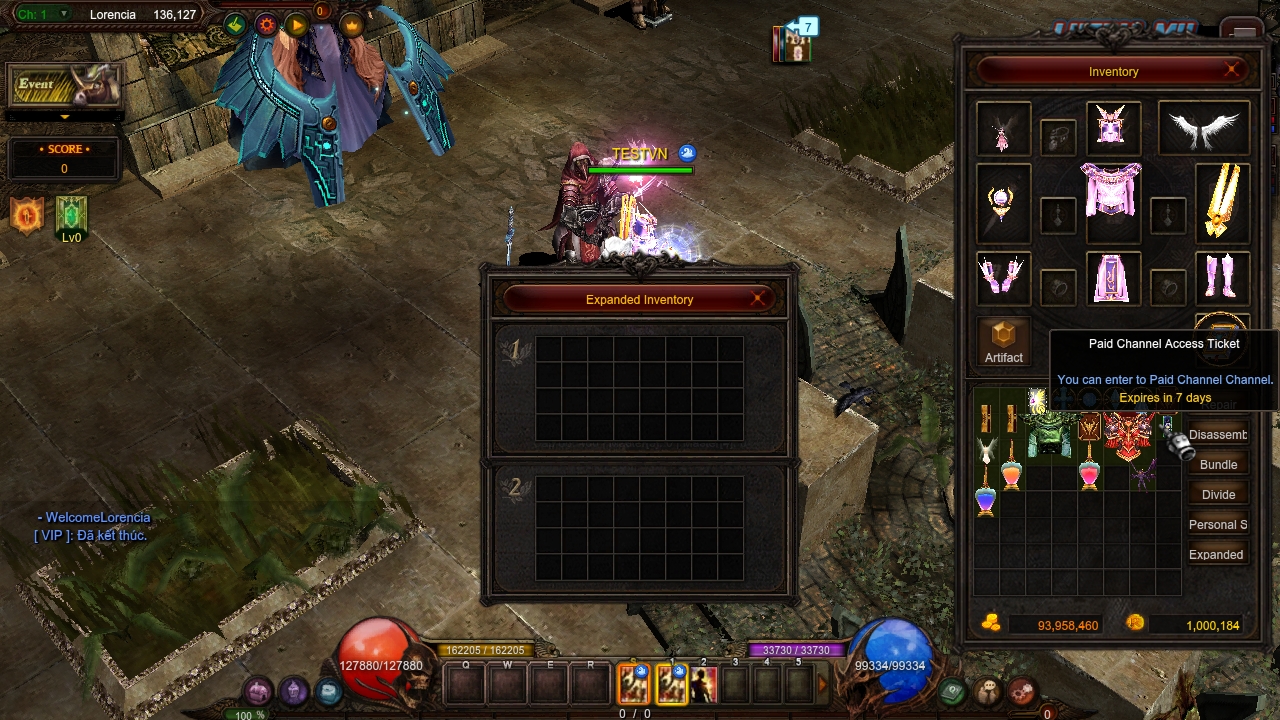Open the Artifact panel

tap(1003, 342)
